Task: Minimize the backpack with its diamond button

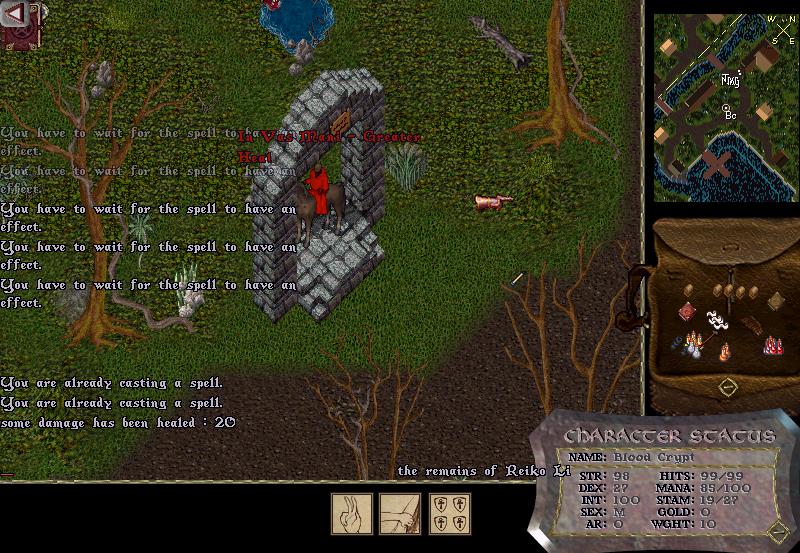Action: 728,386
